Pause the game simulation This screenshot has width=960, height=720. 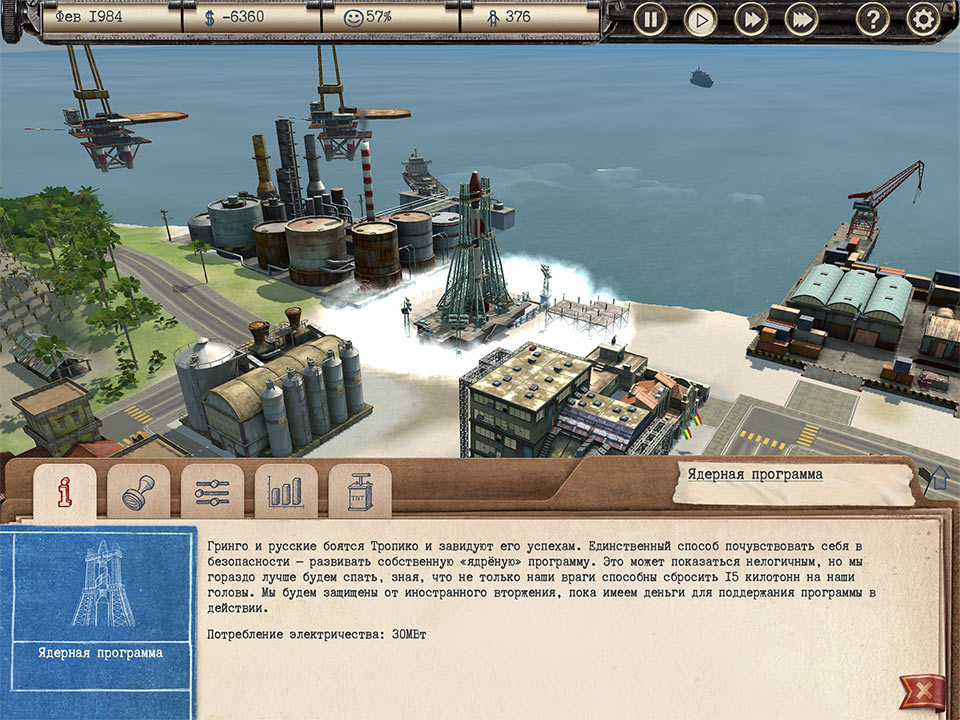click(x=650, y=19)
